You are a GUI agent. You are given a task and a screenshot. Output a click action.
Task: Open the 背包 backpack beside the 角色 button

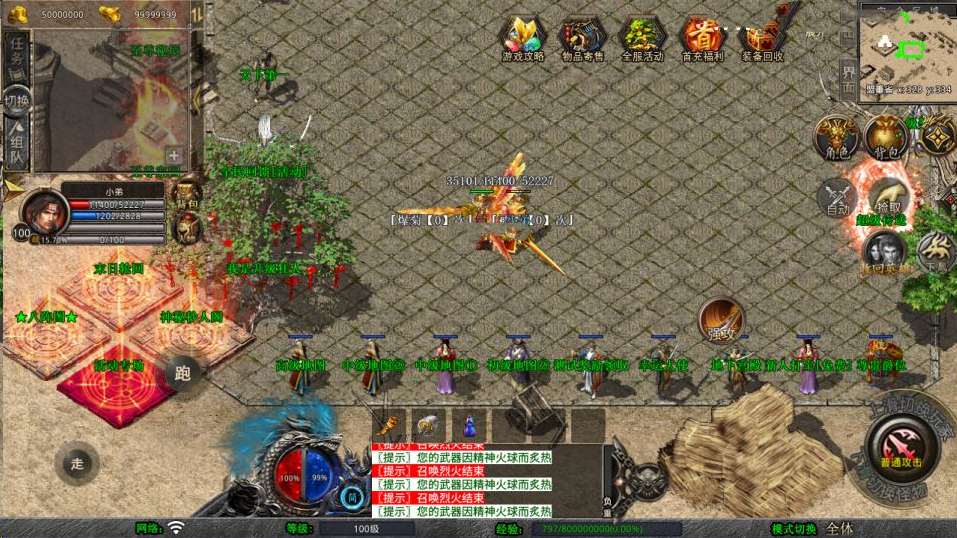click(886, 136)
